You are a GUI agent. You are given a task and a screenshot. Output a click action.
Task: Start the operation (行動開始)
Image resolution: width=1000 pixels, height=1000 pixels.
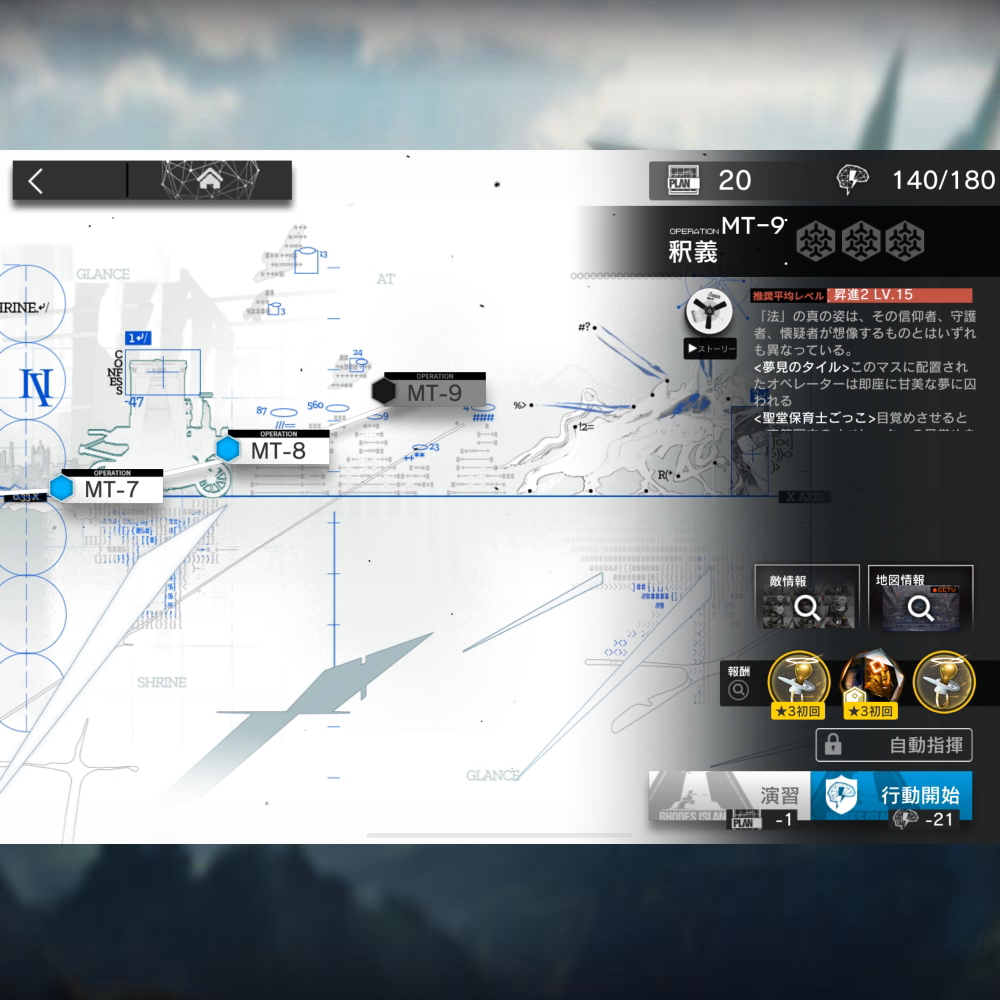click(x=892, y=796)
